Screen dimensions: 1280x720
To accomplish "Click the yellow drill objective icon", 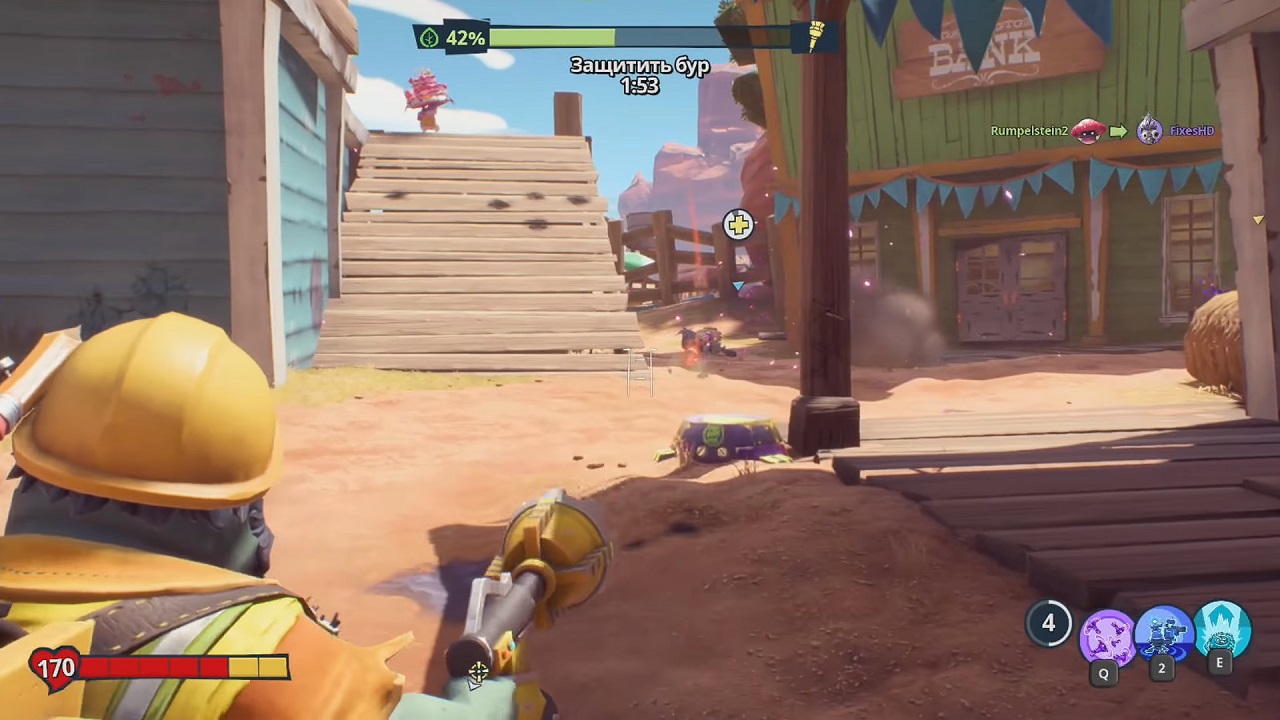I will [816, 36].
